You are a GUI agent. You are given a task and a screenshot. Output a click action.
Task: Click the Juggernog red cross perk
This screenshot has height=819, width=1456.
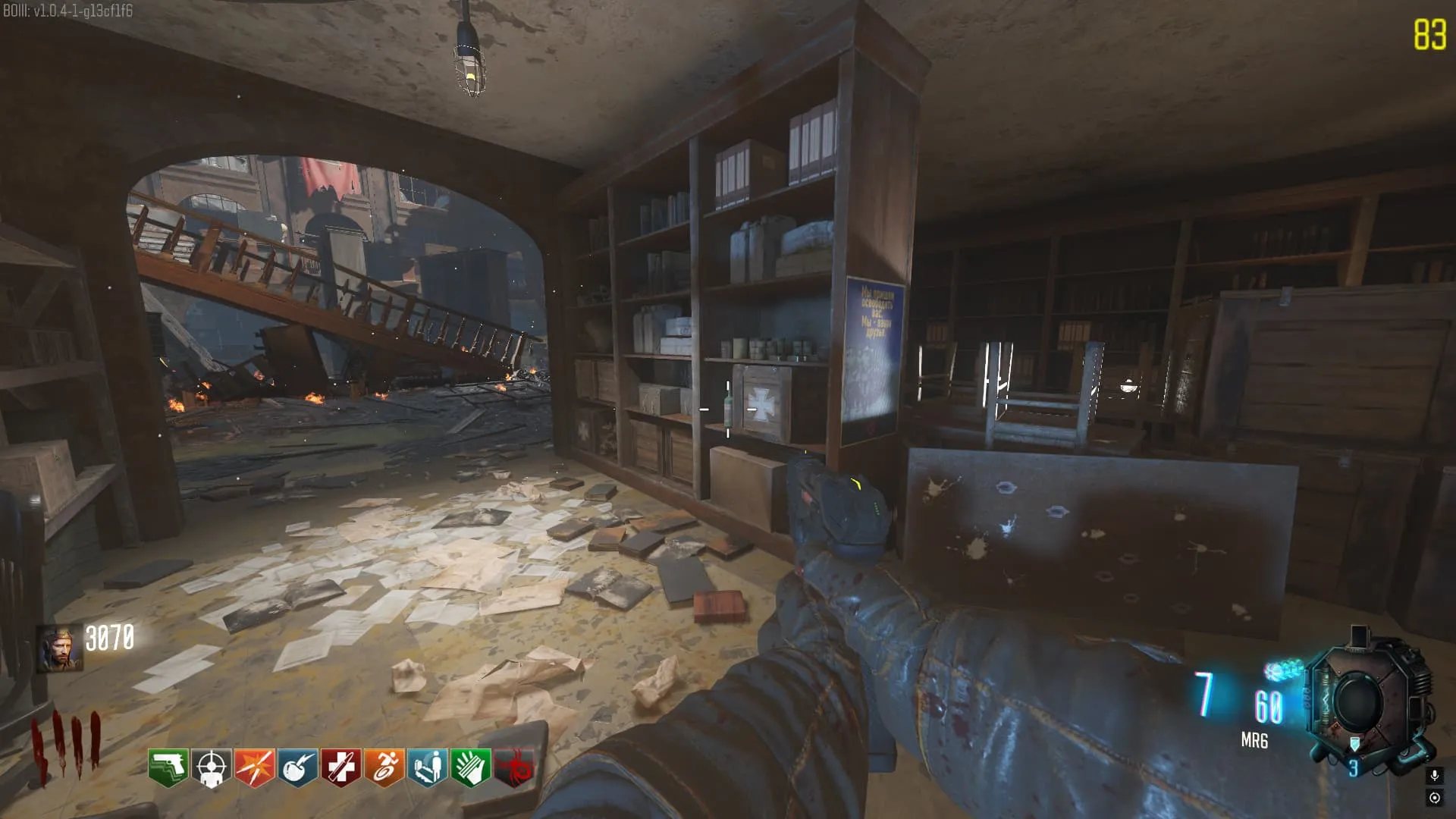click(340, 767)
